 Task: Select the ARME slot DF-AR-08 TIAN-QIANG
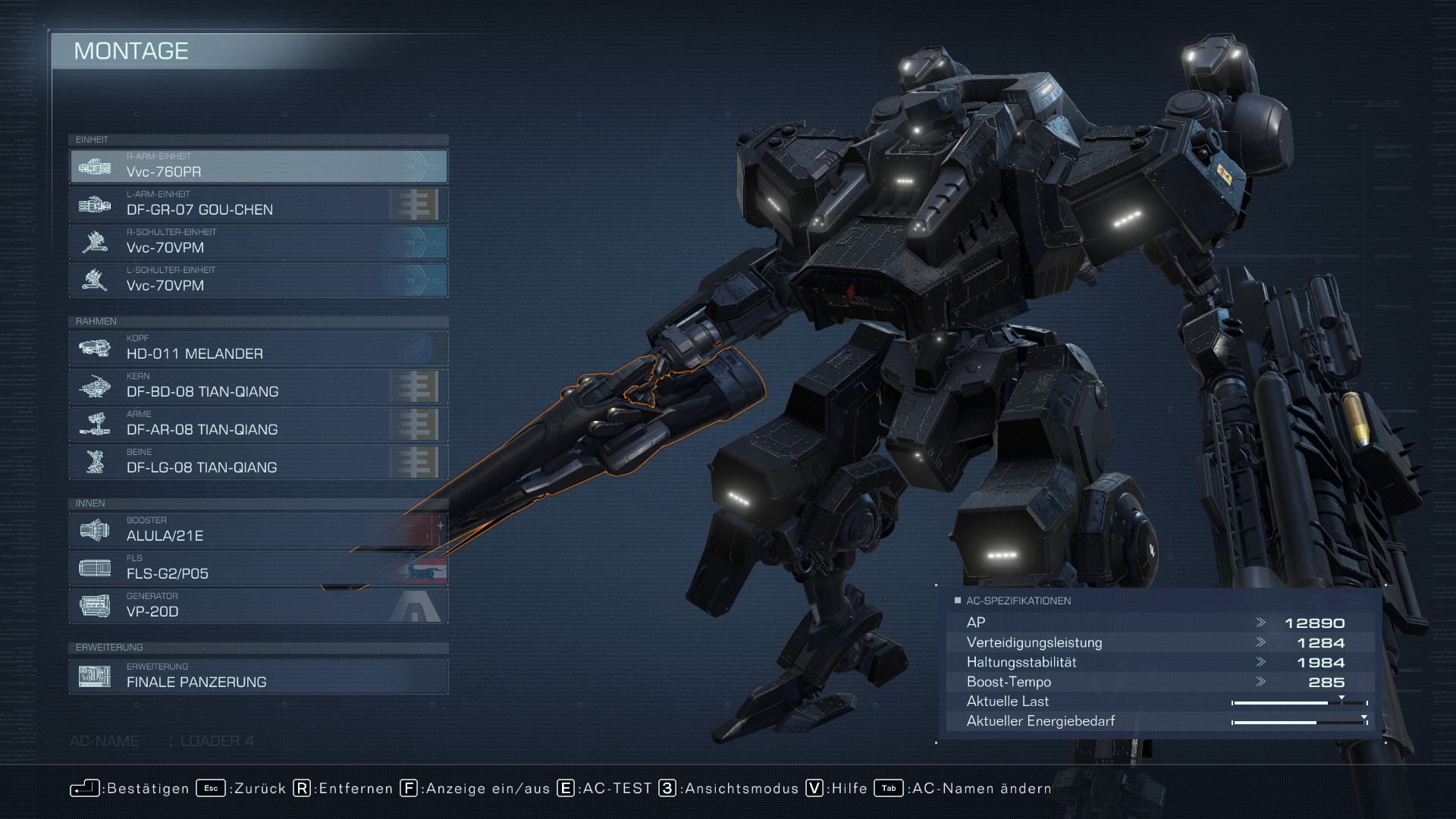point(259,424)
